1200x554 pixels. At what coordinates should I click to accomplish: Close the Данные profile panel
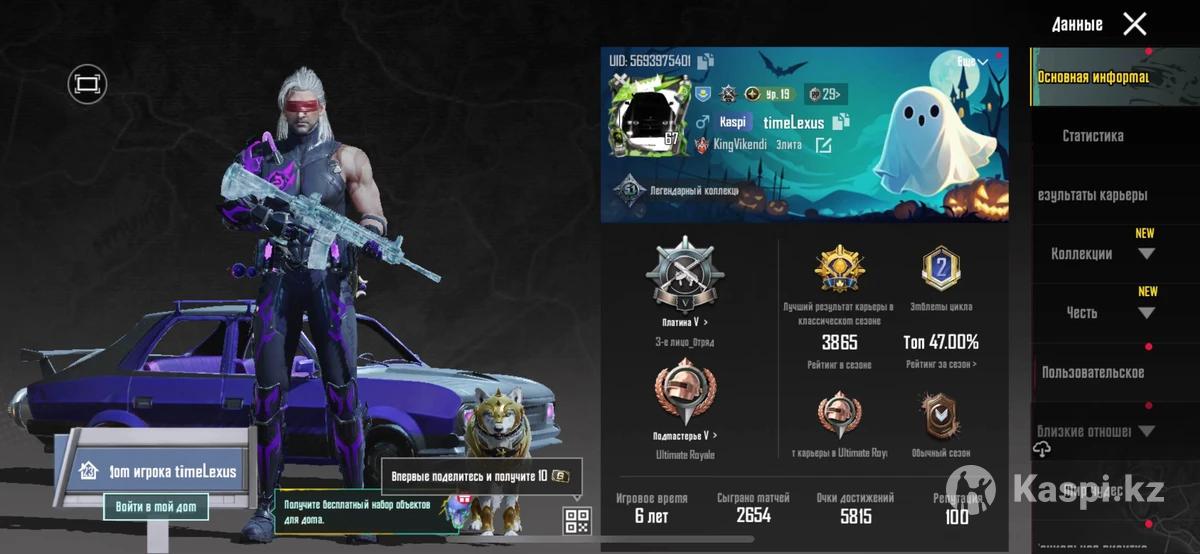tap(1134, 24)
